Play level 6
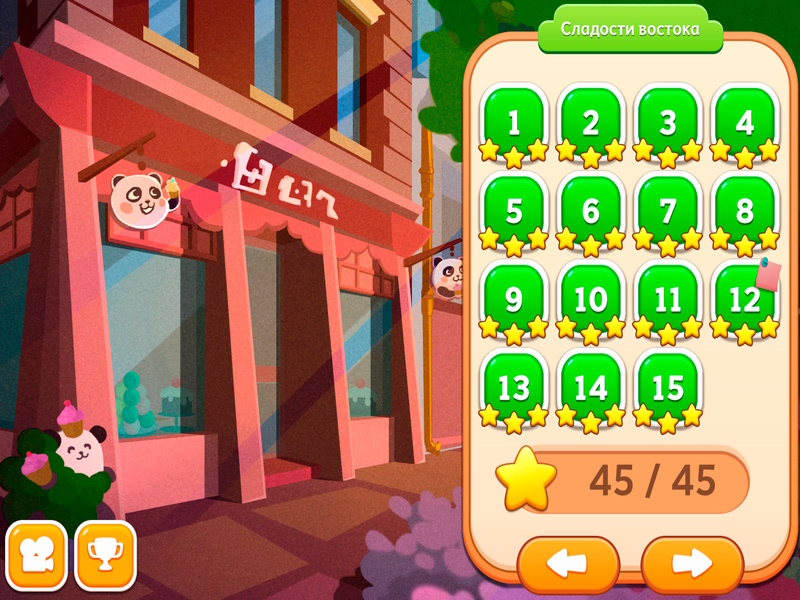800x600 pixels. (x=591, y=211)
